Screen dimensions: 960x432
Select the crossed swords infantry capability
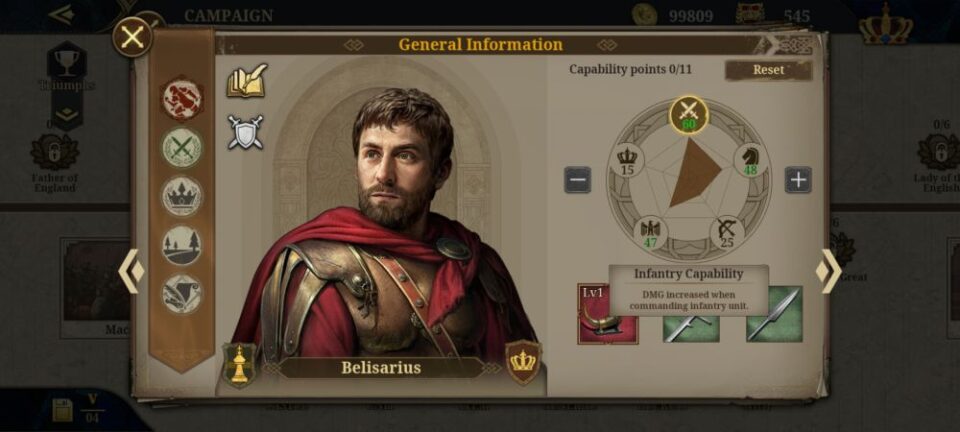click(688, 115)
